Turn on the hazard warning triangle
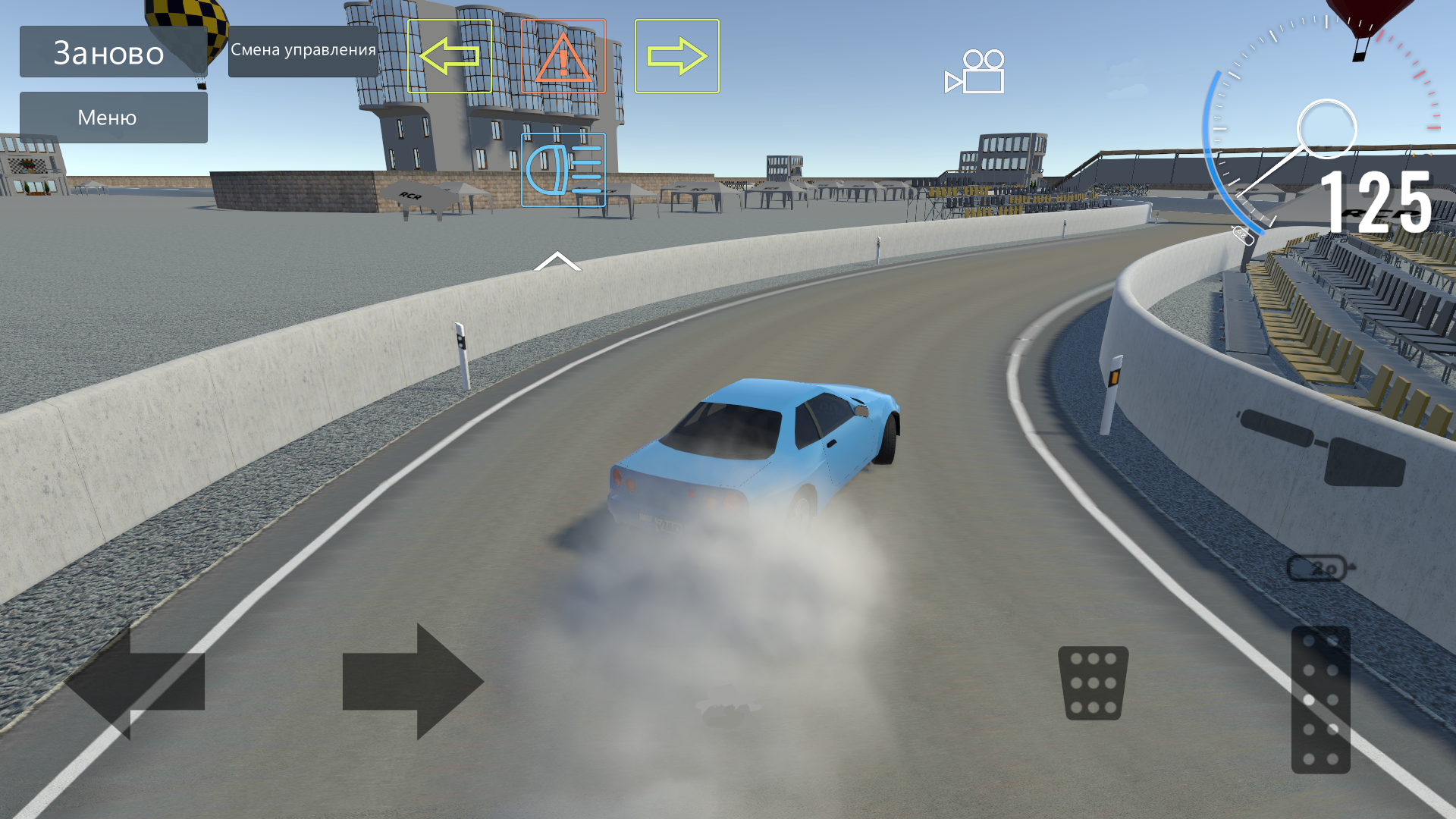The height and width of the screenshot is (819, 1456). click(562, 55)
